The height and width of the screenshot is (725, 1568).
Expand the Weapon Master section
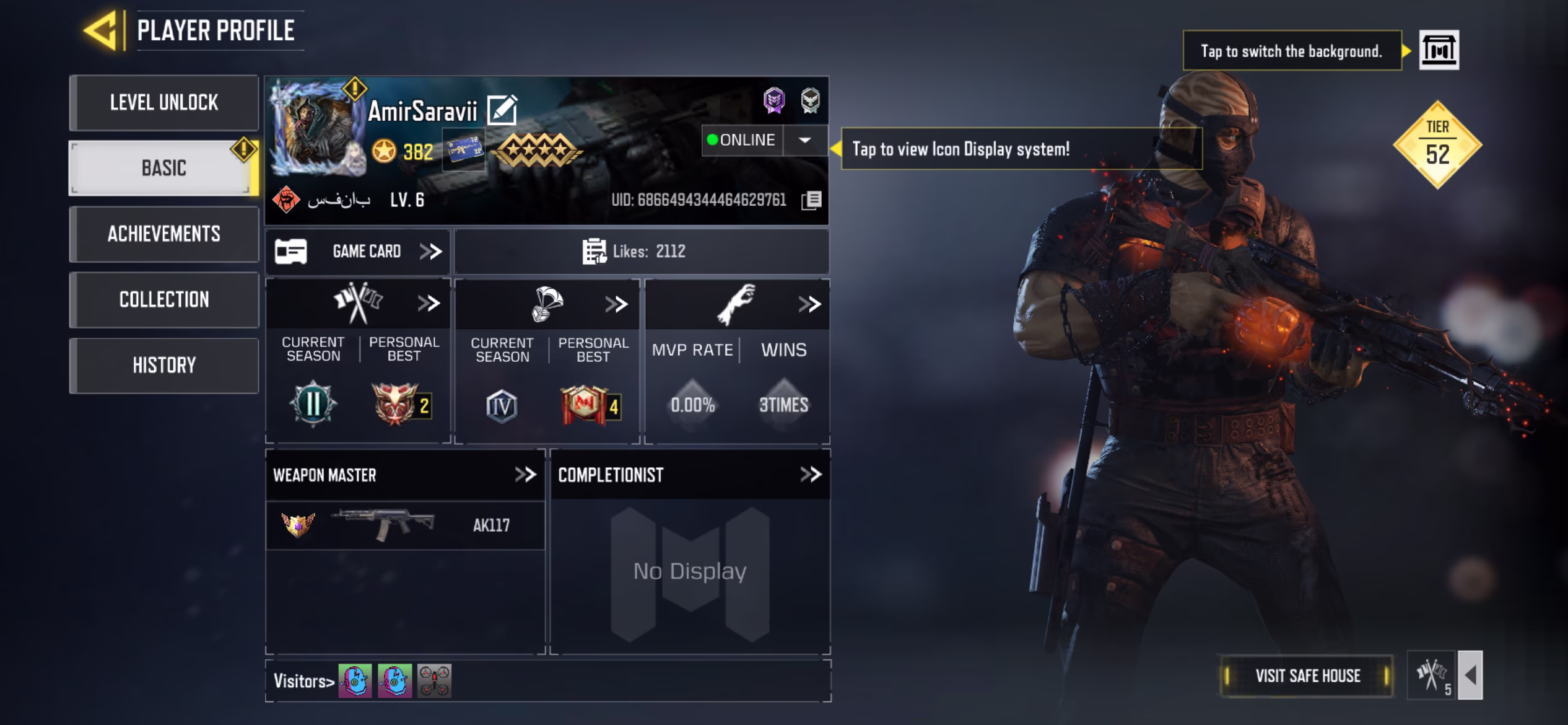tap(525, 475)
